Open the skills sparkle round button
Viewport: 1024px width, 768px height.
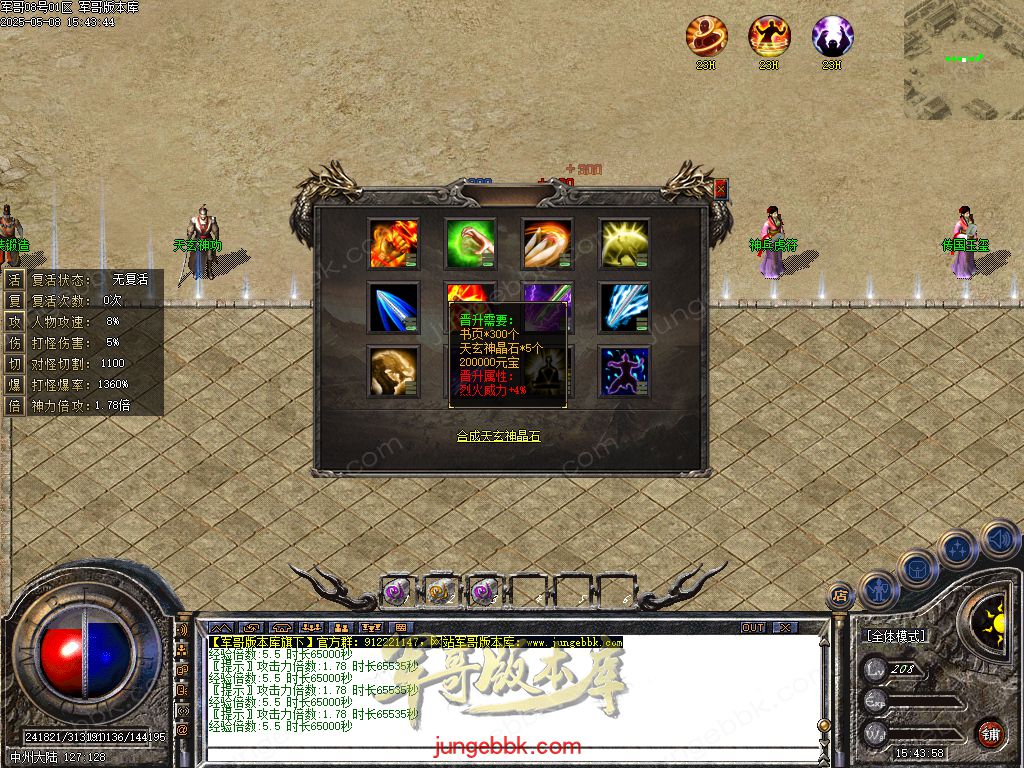click(x=958, y=549)
